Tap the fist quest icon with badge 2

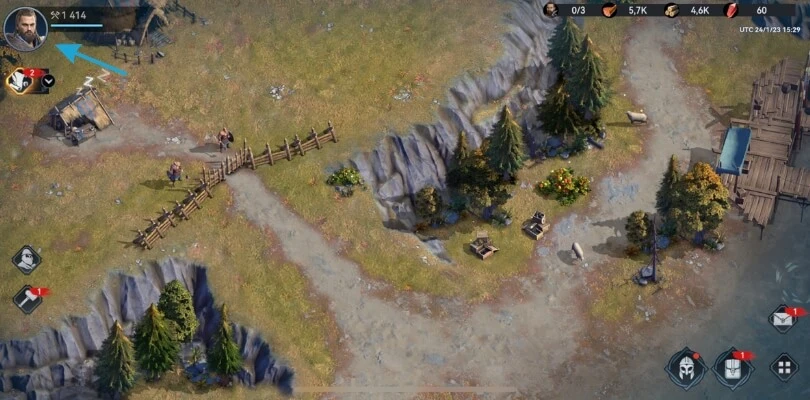[x=18, y=81]
